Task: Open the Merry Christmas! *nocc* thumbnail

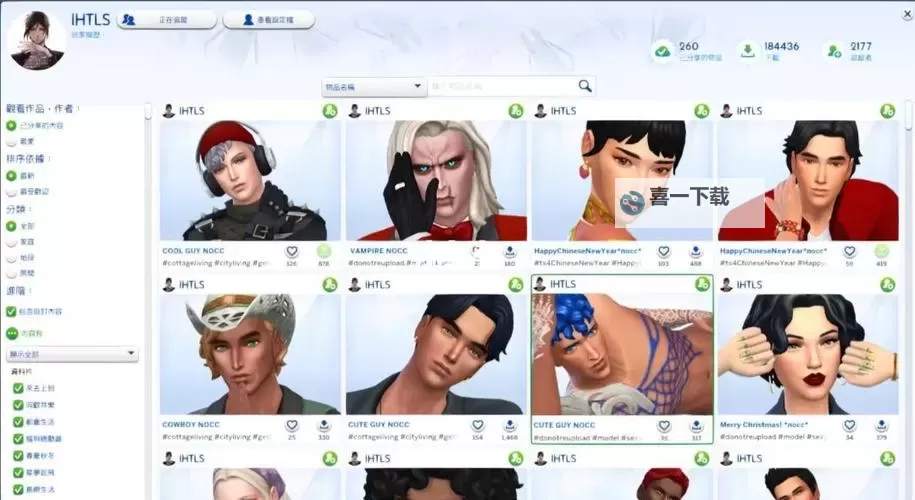Action: click(x=806, y=355)
